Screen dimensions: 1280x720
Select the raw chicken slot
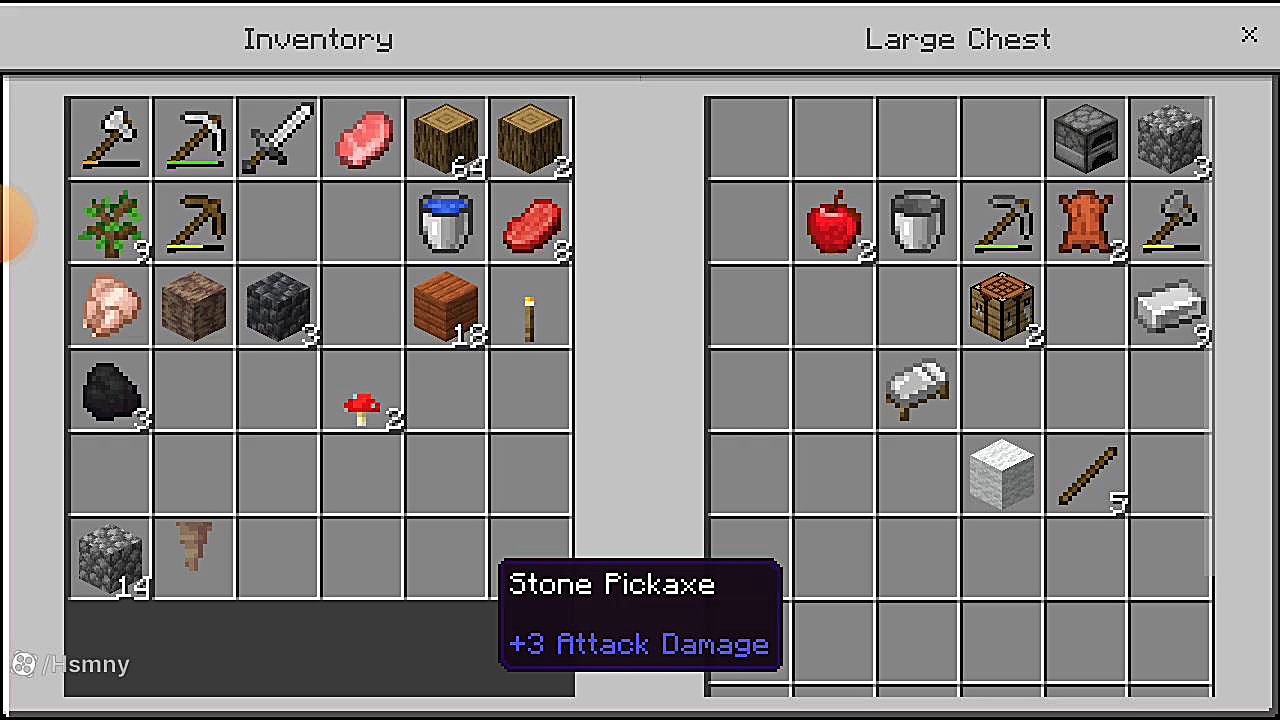click(109, 306)
